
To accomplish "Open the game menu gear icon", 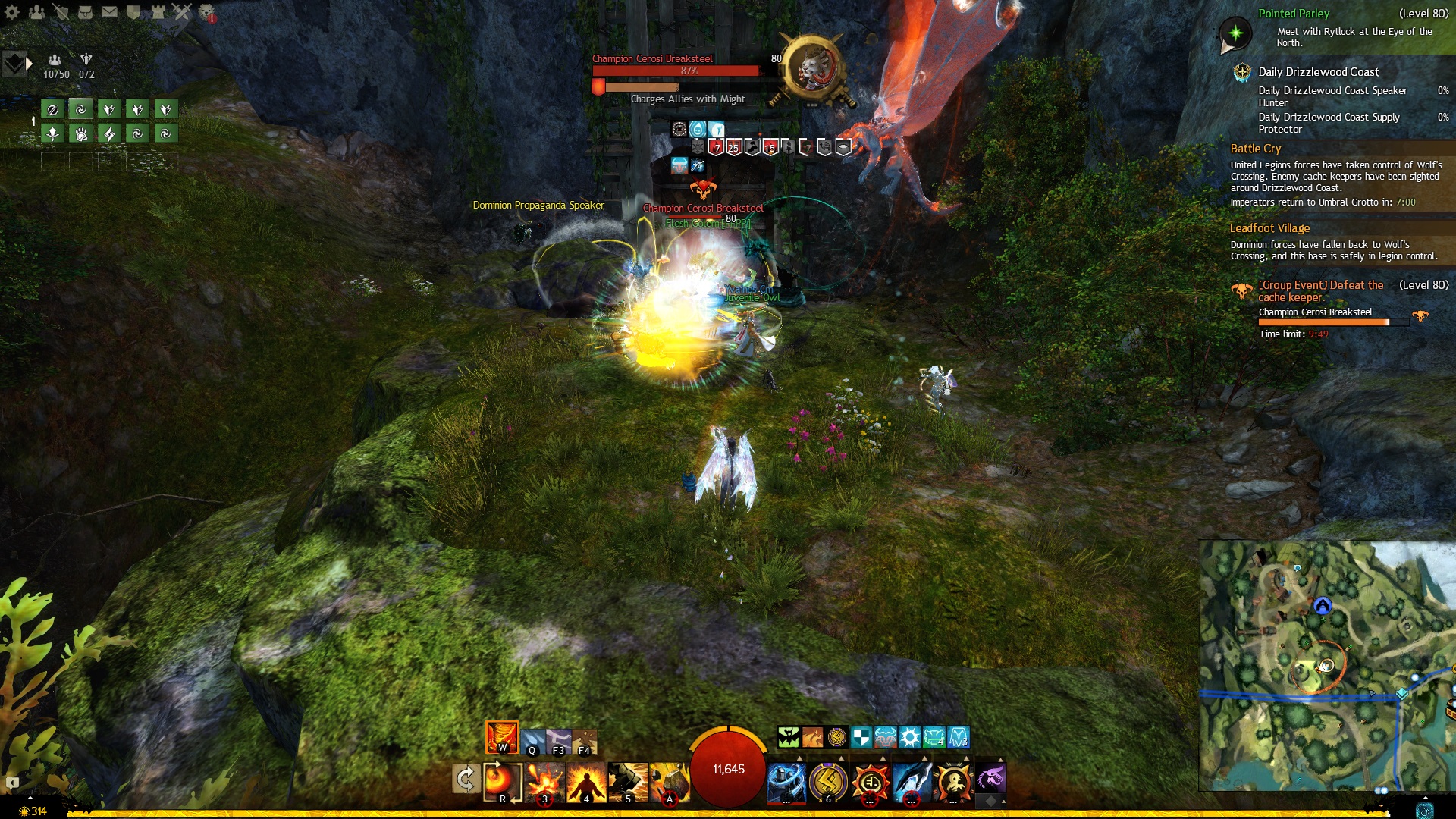I will (x=12, y=11).
